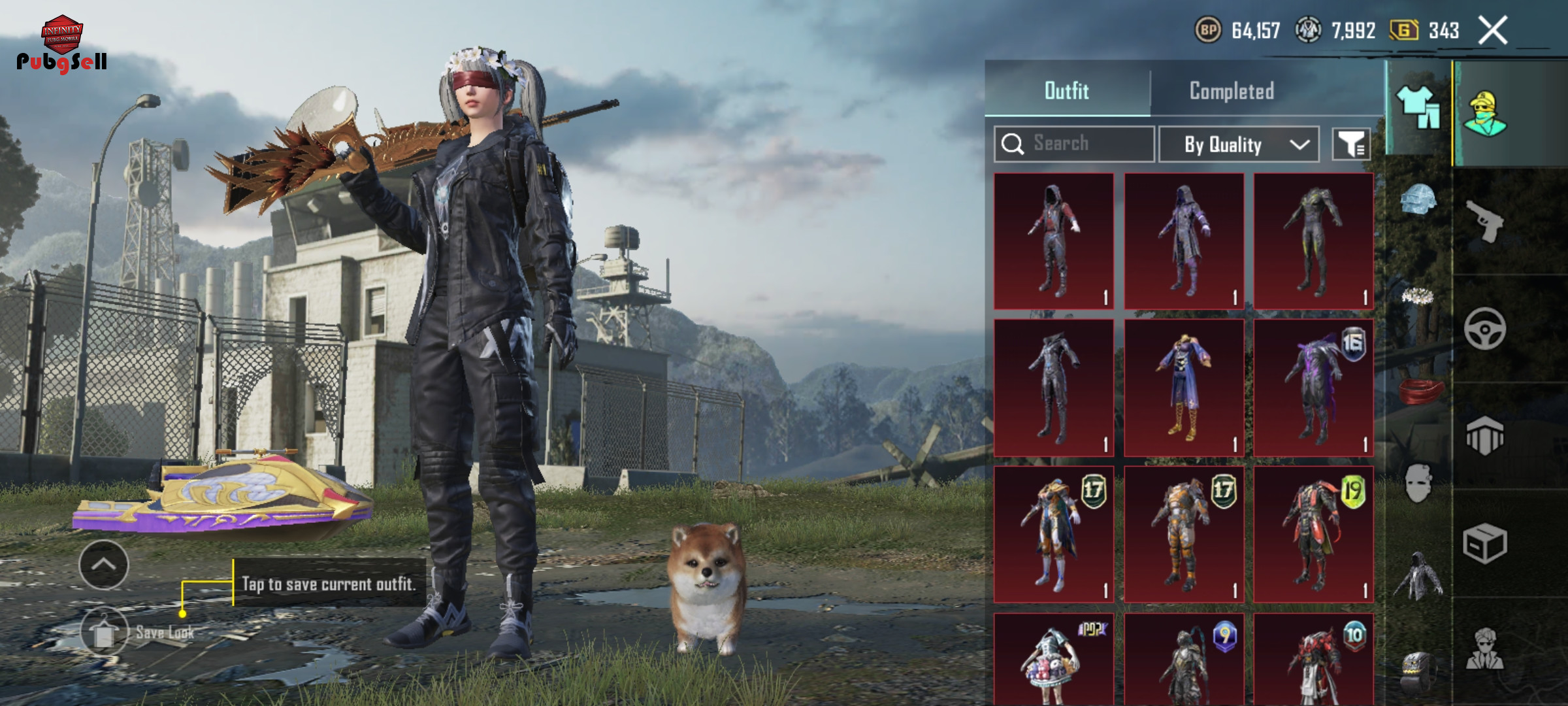Tap the Save Look button
The height and width of the screenshot is (706, 1568).
click(x=105, y=632)
